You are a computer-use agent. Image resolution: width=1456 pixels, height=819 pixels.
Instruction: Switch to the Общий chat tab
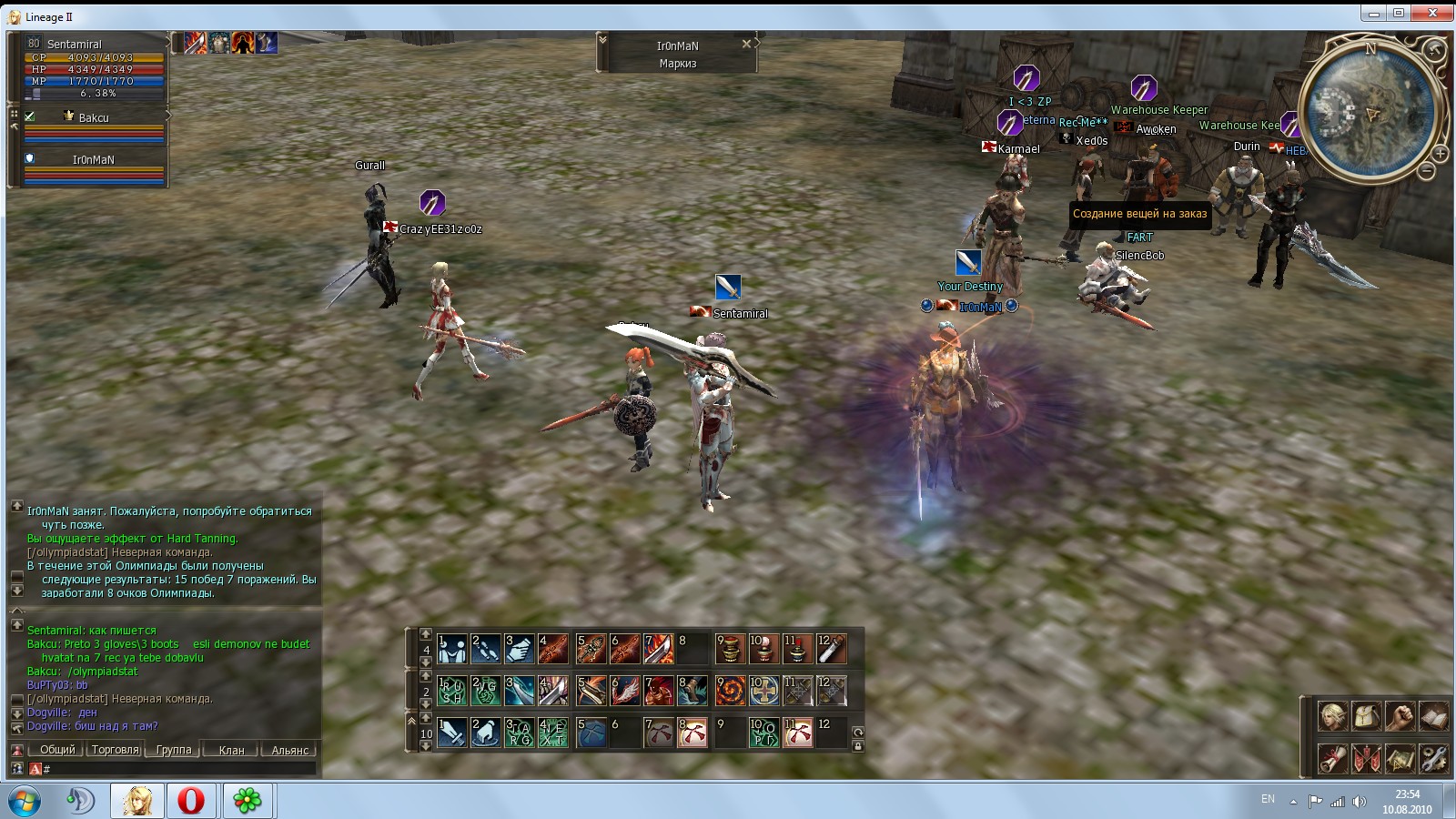click(x=56, y=750)
